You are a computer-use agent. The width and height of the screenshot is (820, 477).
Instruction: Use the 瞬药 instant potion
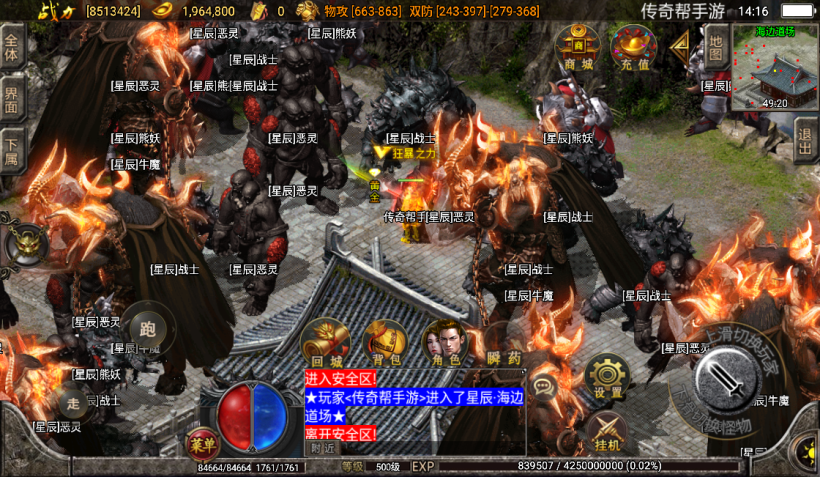[504, 343]
